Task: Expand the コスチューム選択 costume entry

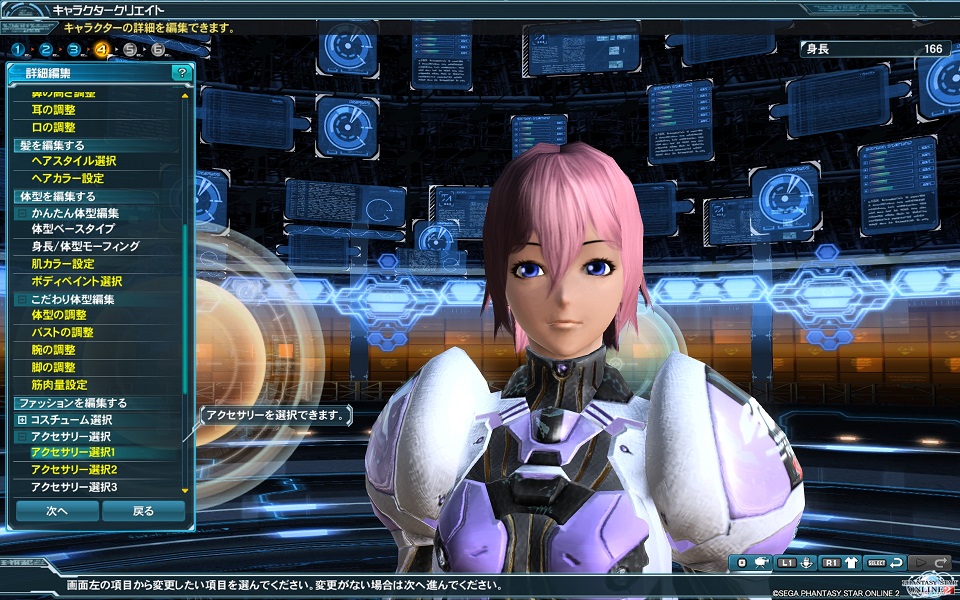Action: click(22, 419)
